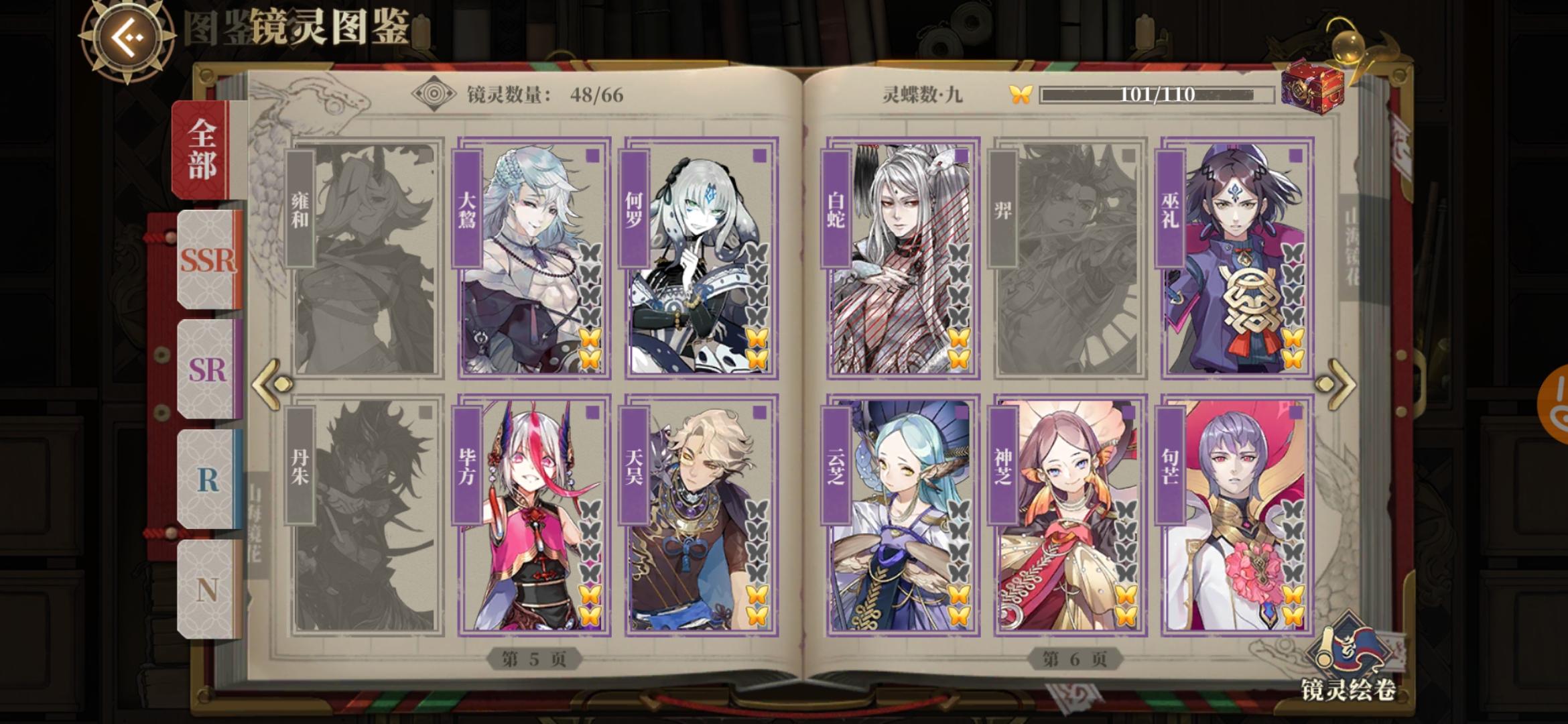The width and height of the screenshot is (1568, 724).
Task: Click the butterfly icon beside the 灵蝶 counter
Action: (x=1021, y=94)
